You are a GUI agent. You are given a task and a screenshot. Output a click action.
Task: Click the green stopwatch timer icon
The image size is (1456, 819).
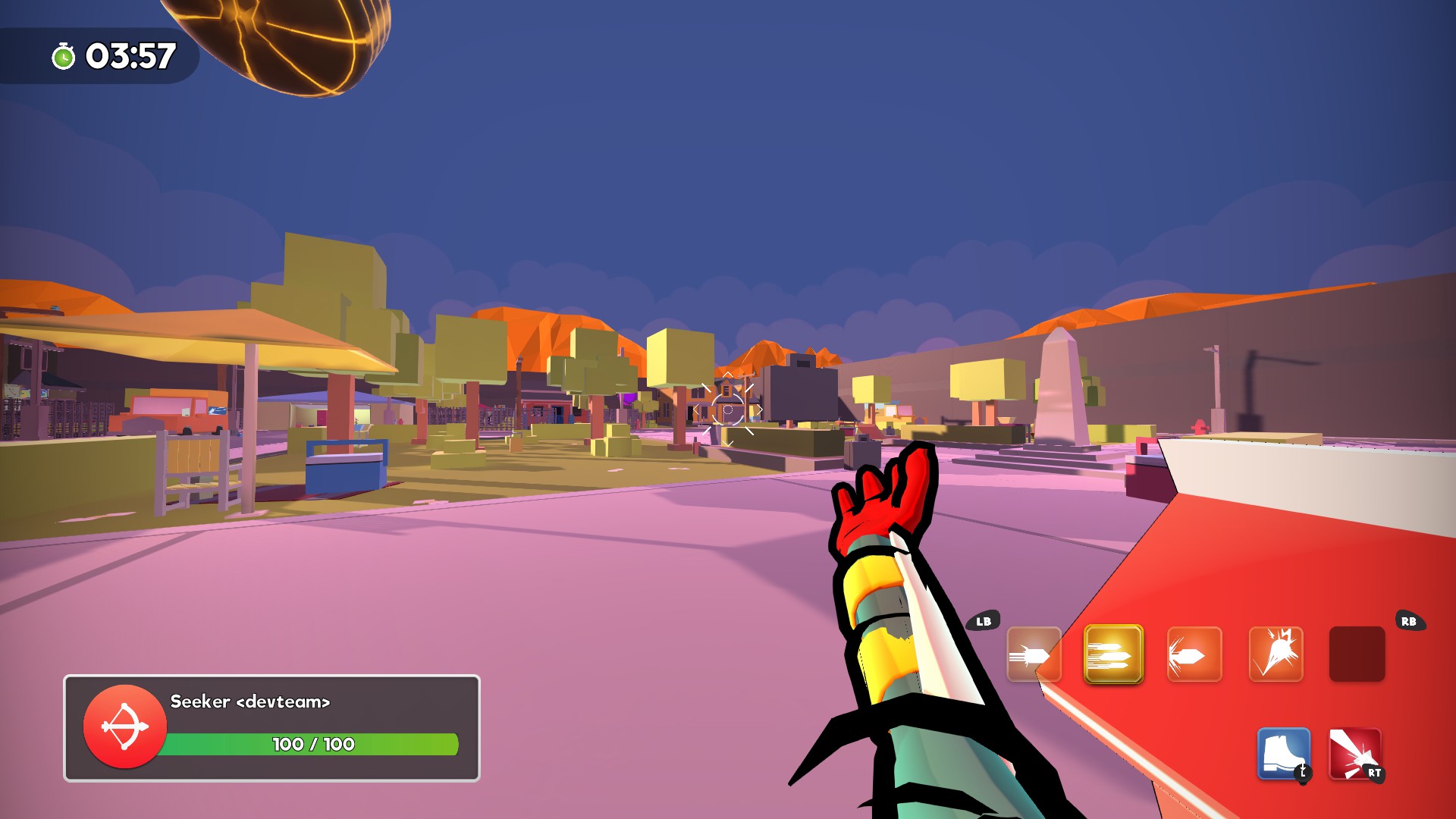click(64, 55)
